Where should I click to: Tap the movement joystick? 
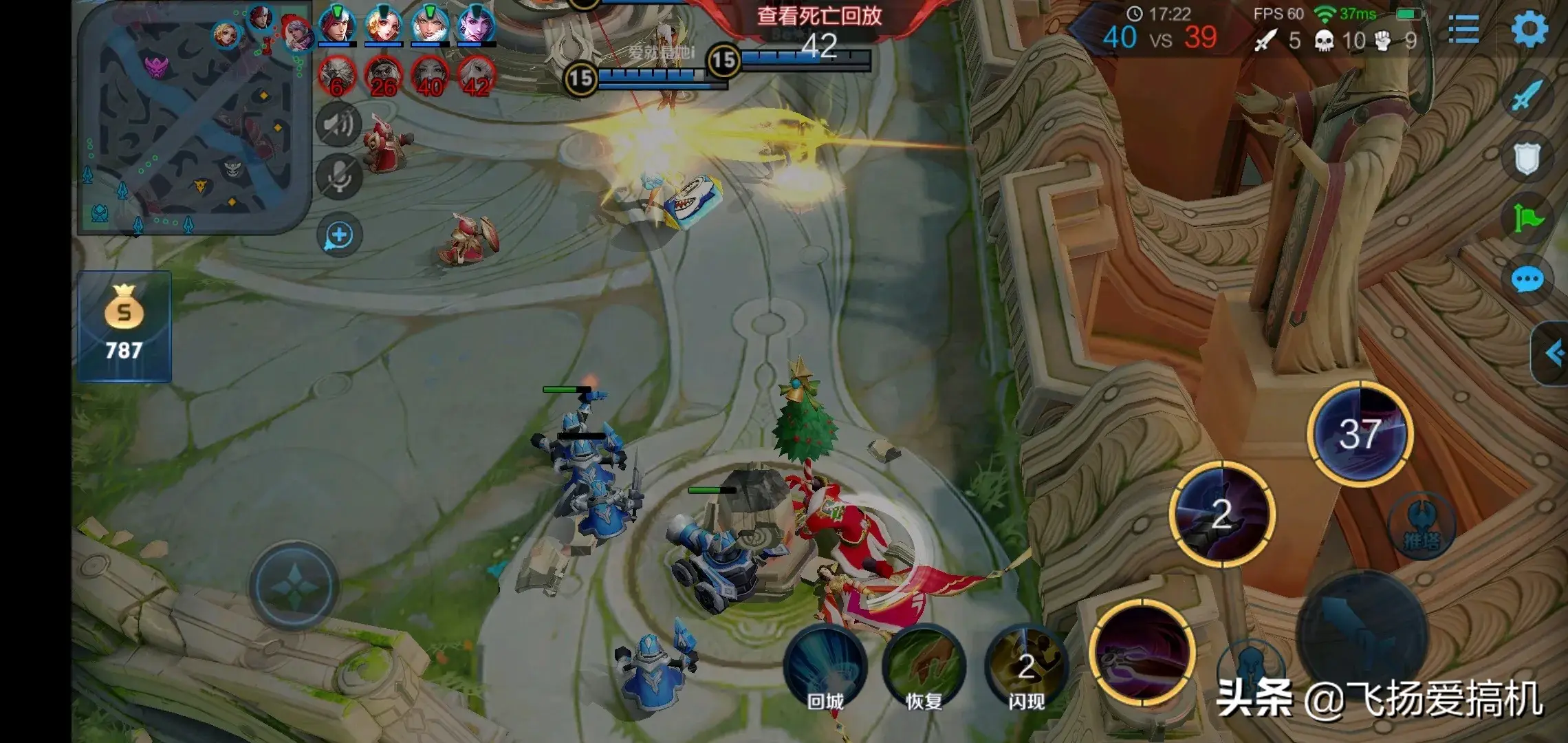[x=294, y=586]
